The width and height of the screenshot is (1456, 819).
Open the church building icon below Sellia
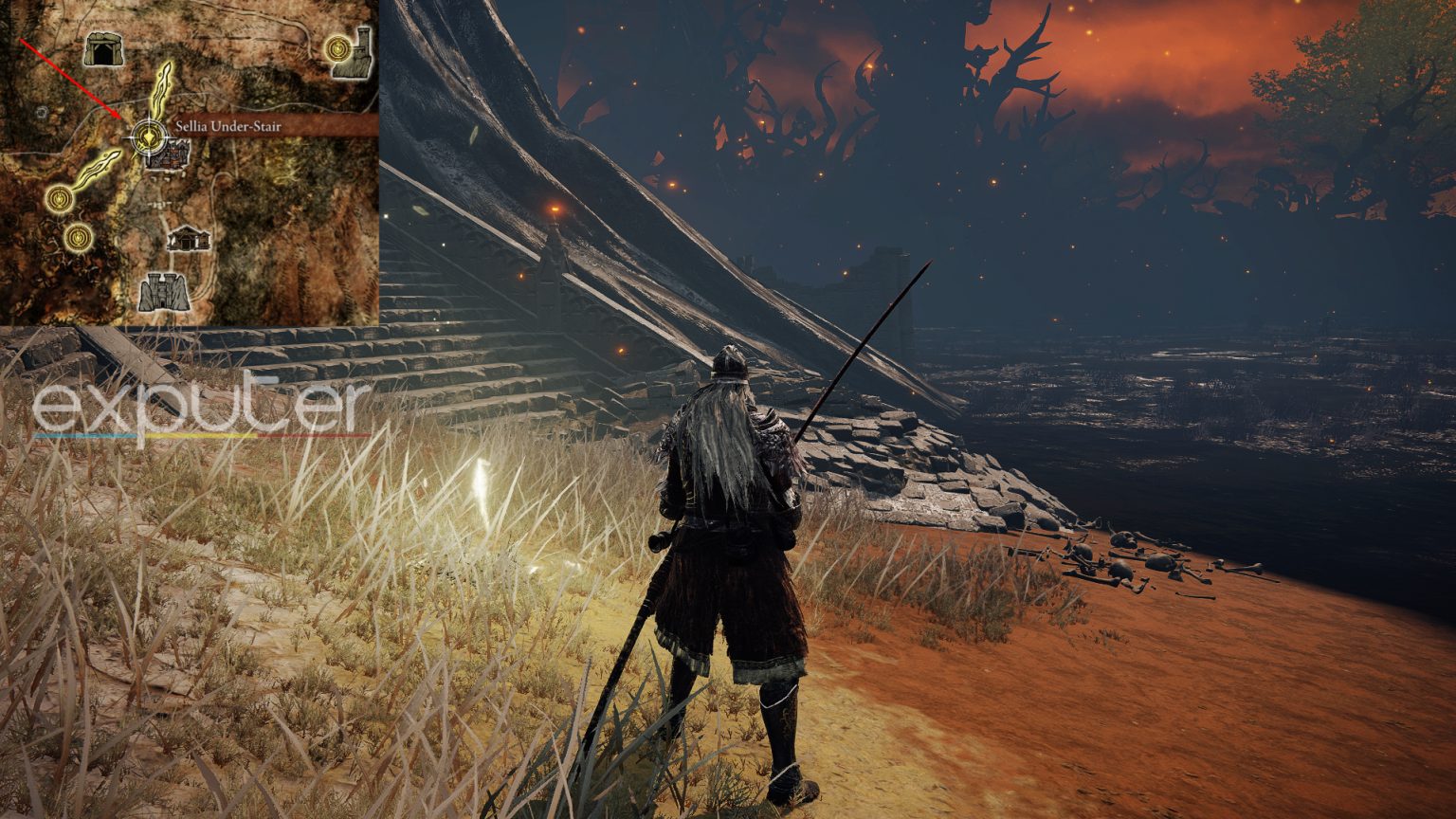tap(188, 239)
